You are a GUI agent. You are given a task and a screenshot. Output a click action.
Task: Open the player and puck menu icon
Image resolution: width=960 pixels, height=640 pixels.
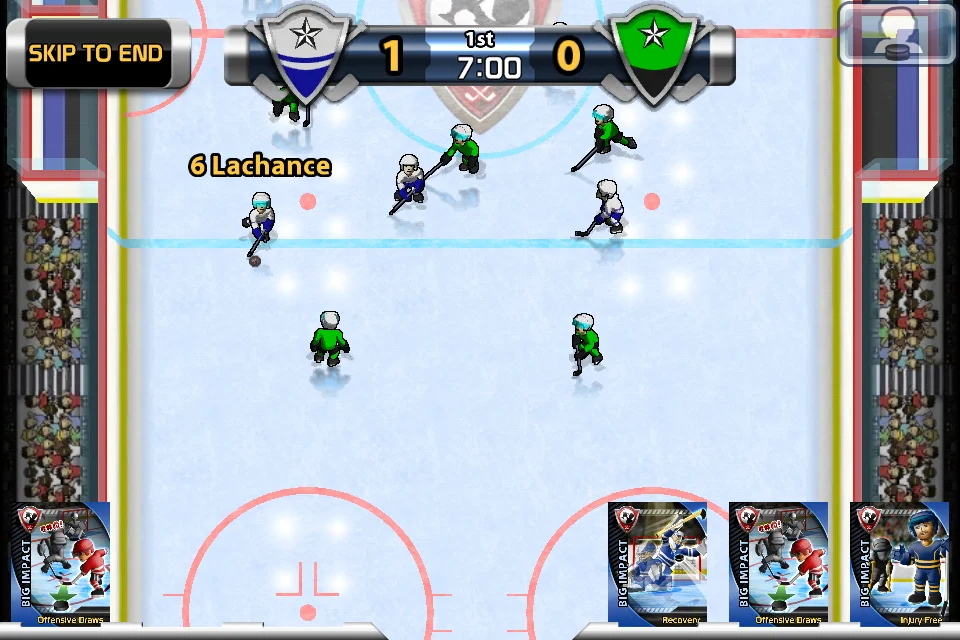[897, 34]
